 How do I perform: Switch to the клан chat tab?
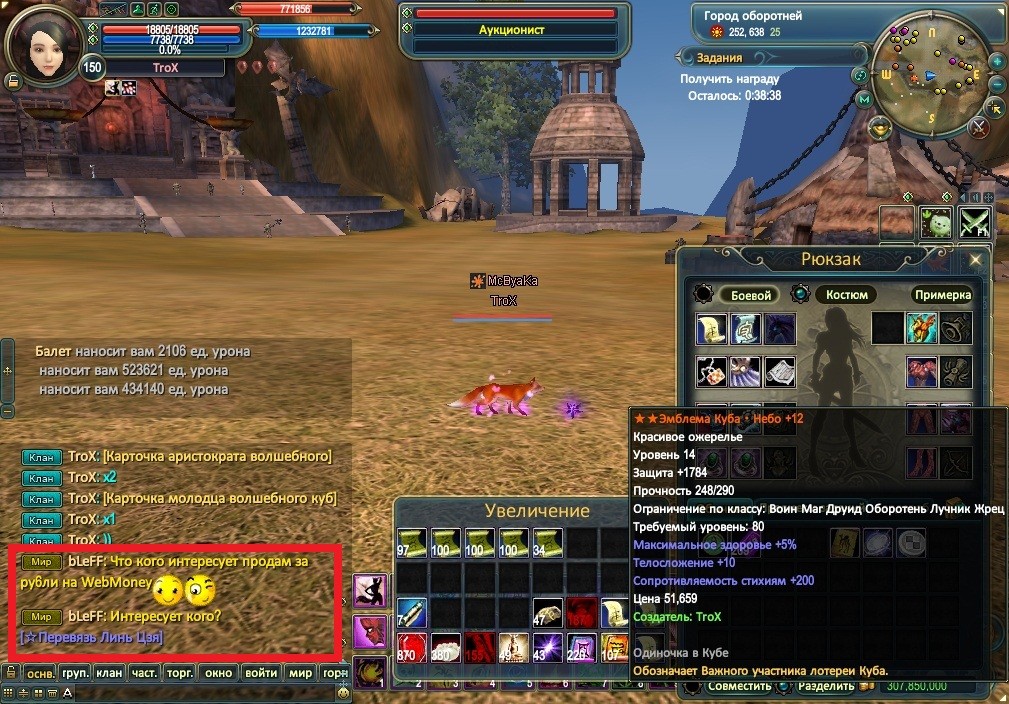pyautogui.click(x=110, y=673)
